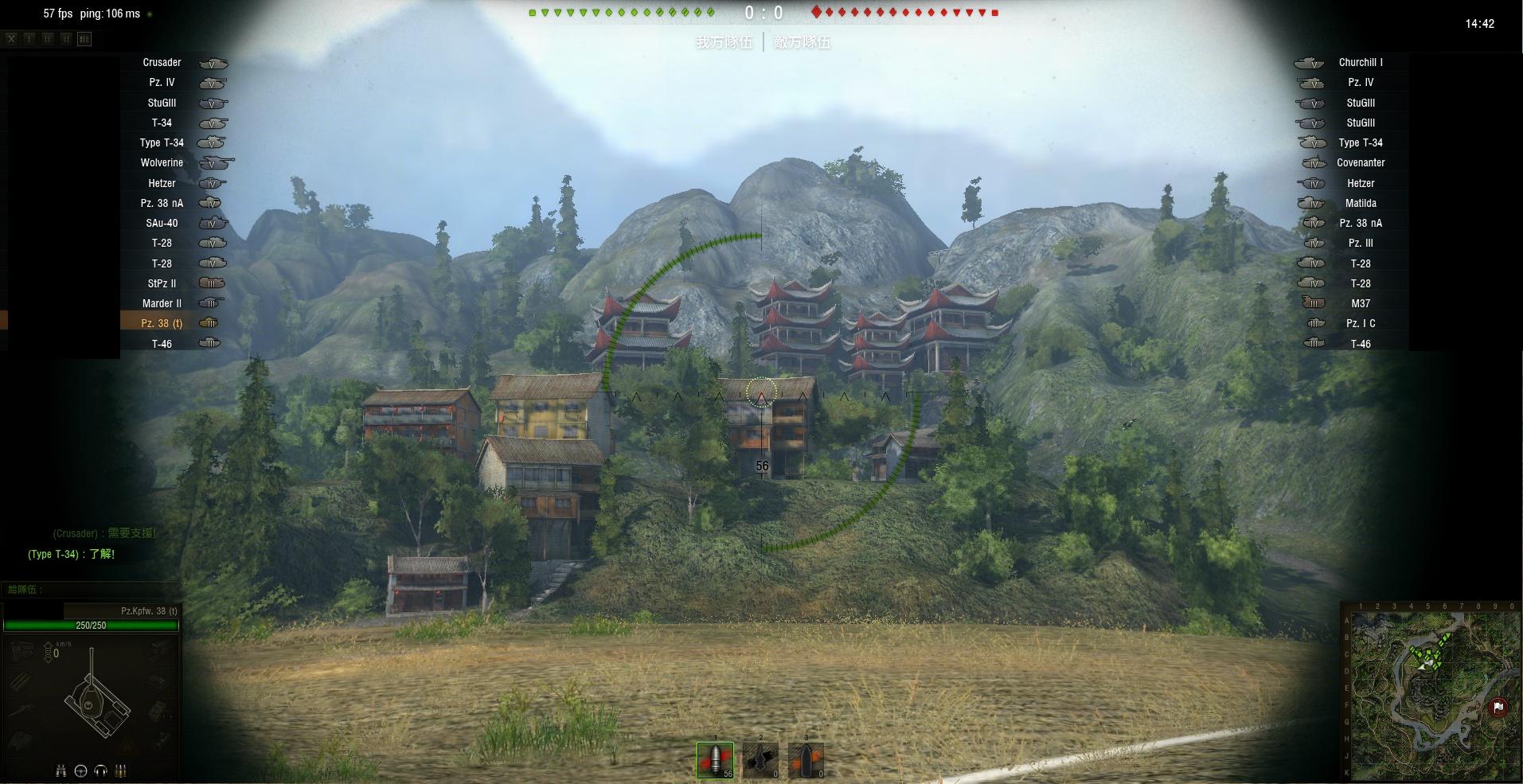Select the armor-piercing shell slot with 56 rounds
Screen dimensions: 1523x784
(715, 760)
